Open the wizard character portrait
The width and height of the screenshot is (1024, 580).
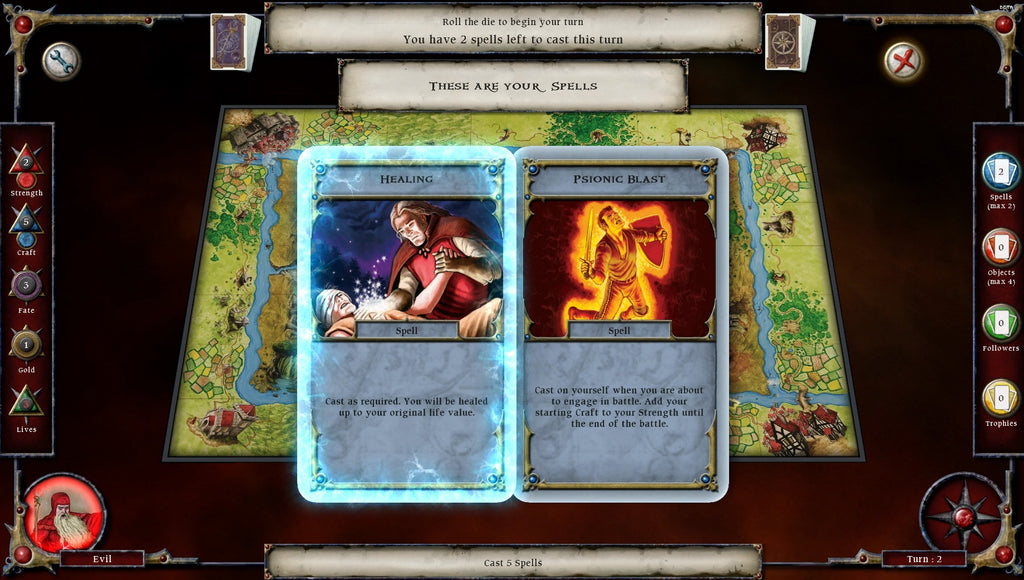tap(64, 513)
